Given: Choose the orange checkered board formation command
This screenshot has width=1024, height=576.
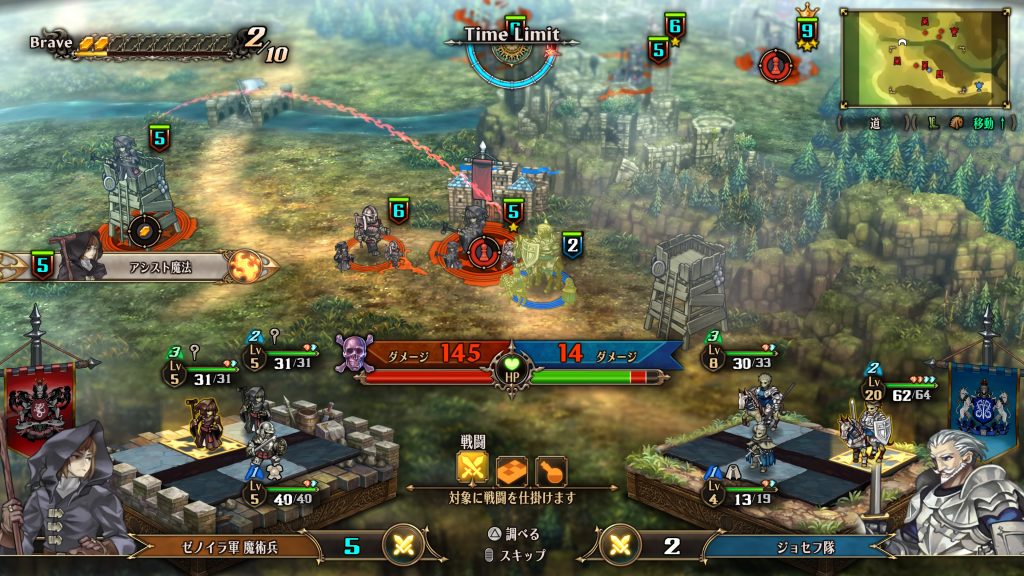Looking at the screenshot, I should (513, 470).
